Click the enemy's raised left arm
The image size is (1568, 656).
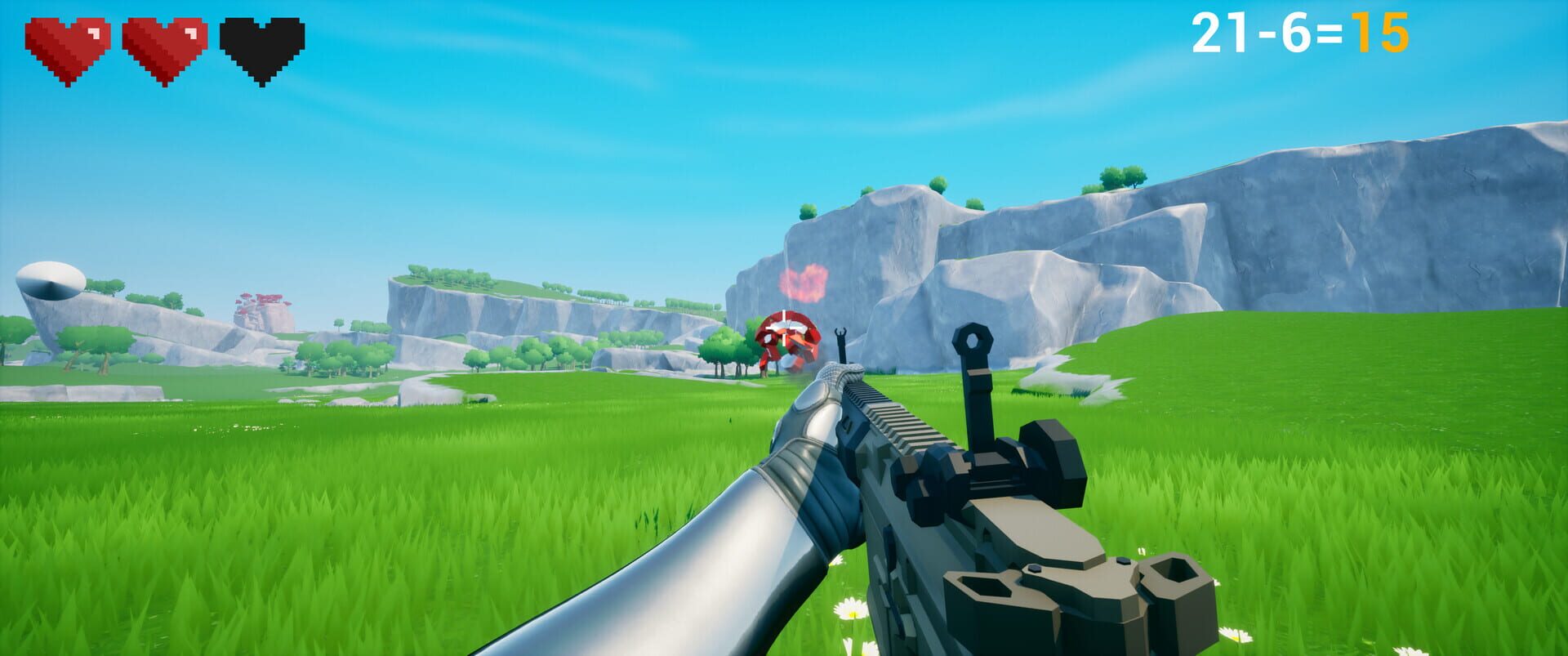coord(841,335)
